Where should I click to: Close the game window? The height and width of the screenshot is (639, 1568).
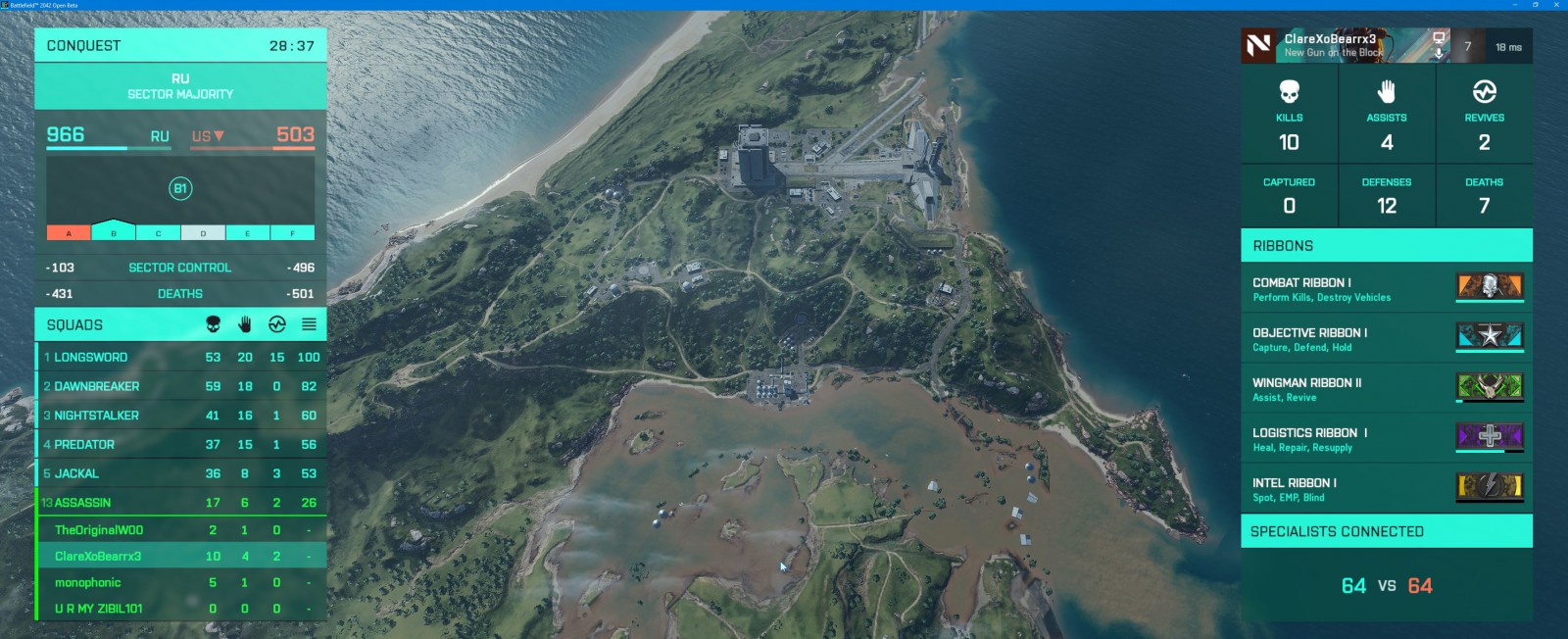pos(1558,5)
